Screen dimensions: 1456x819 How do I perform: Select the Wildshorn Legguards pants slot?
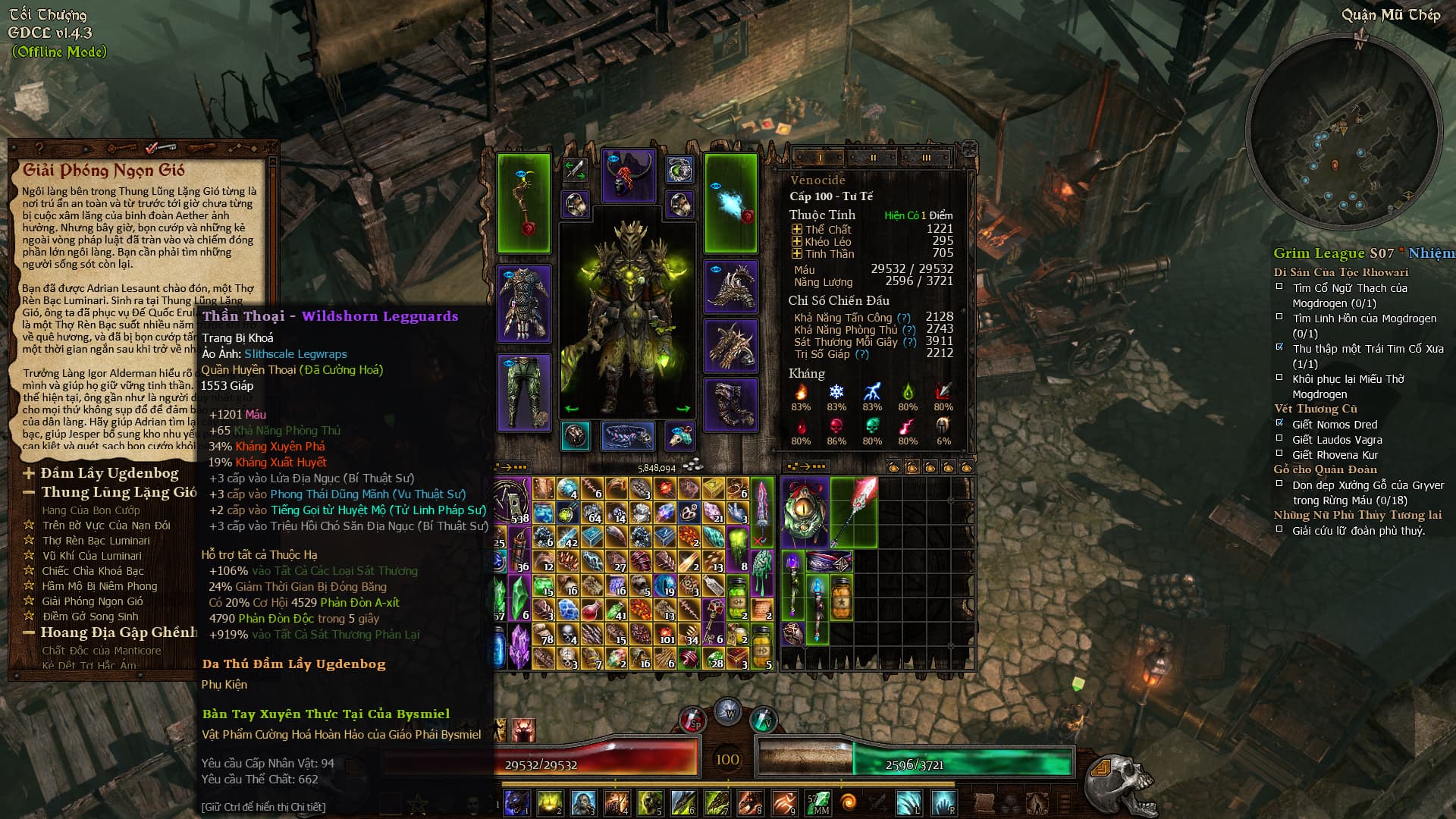[523, 393]
